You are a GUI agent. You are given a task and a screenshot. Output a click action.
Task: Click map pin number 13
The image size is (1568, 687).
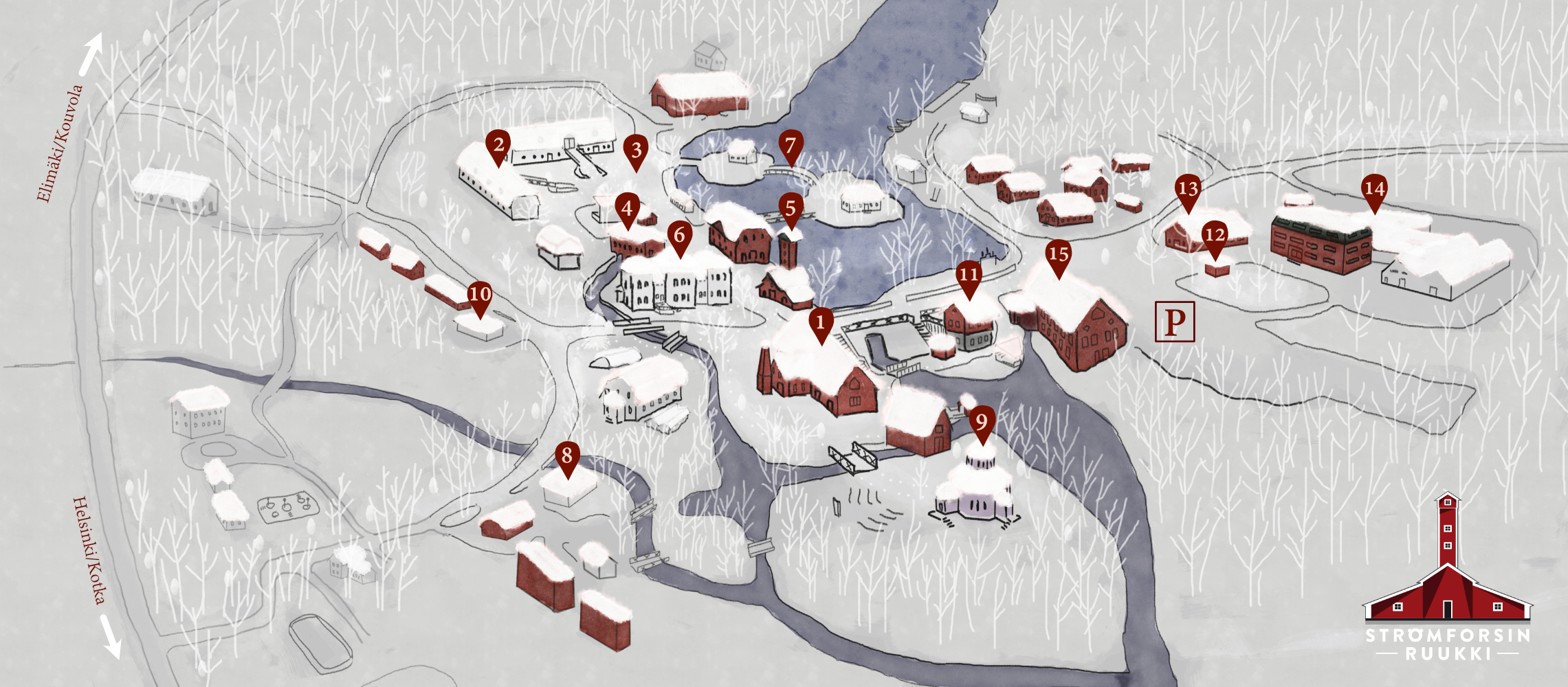pyautogui.click(x=1188, y=190)
